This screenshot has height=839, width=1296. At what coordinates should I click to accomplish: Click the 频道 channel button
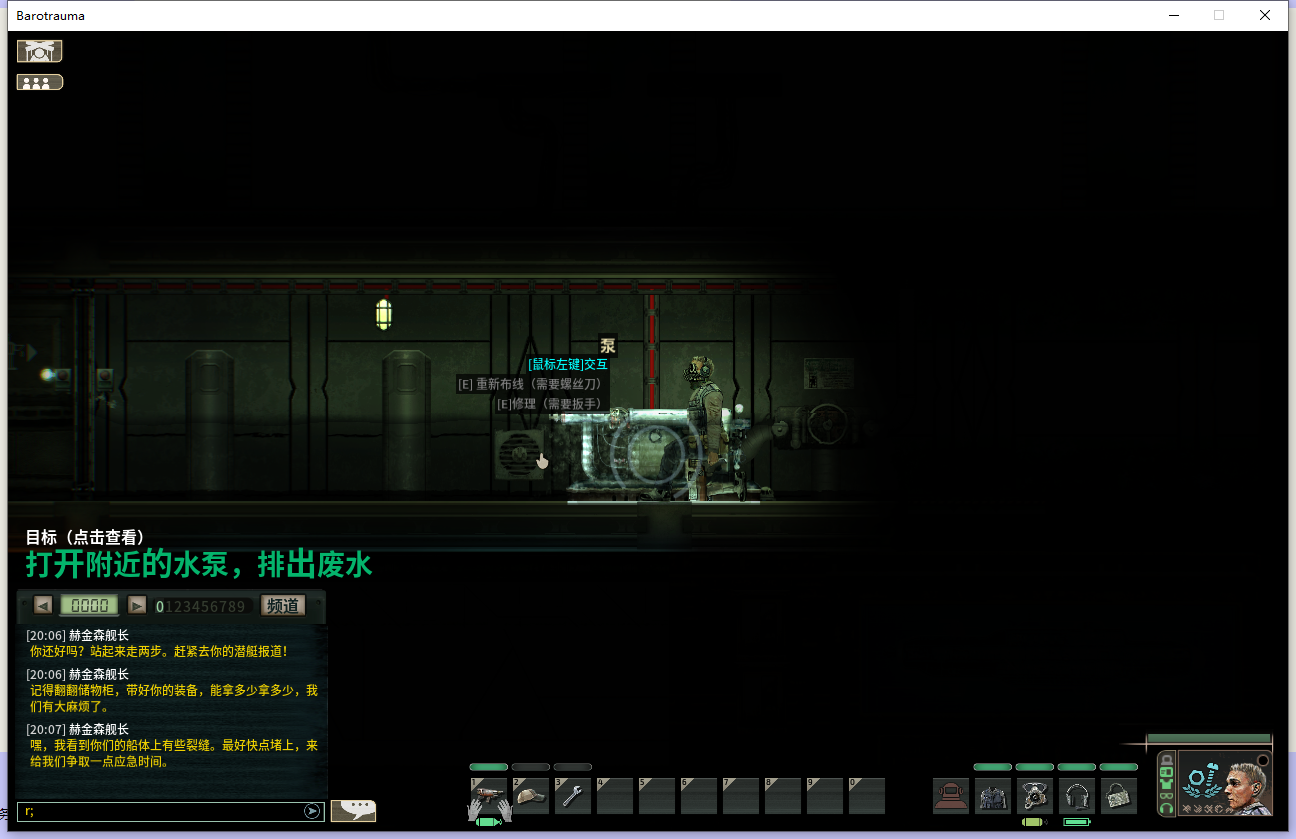pyautogui.click(x=283, y=605)
